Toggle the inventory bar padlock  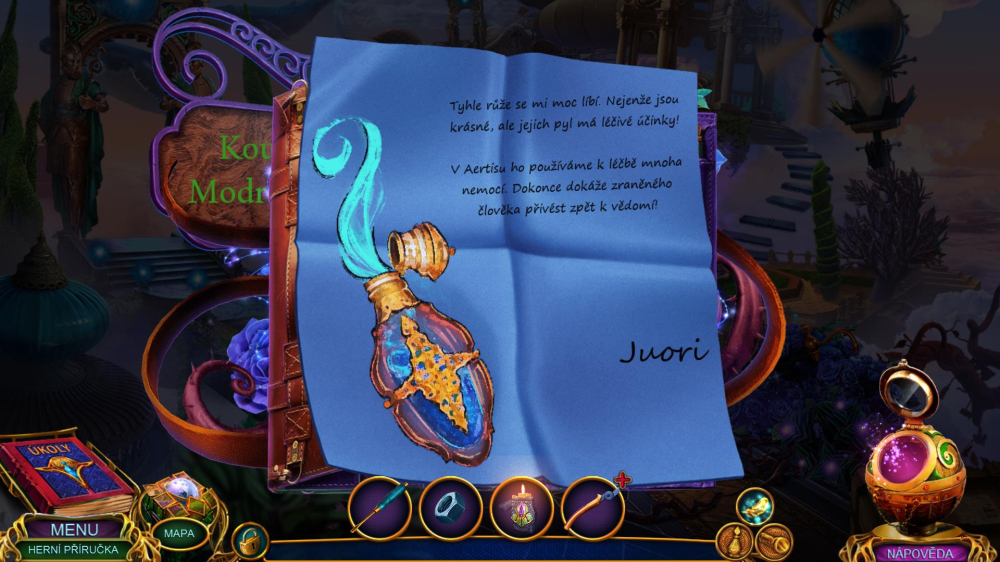click(x=248, y=540)
